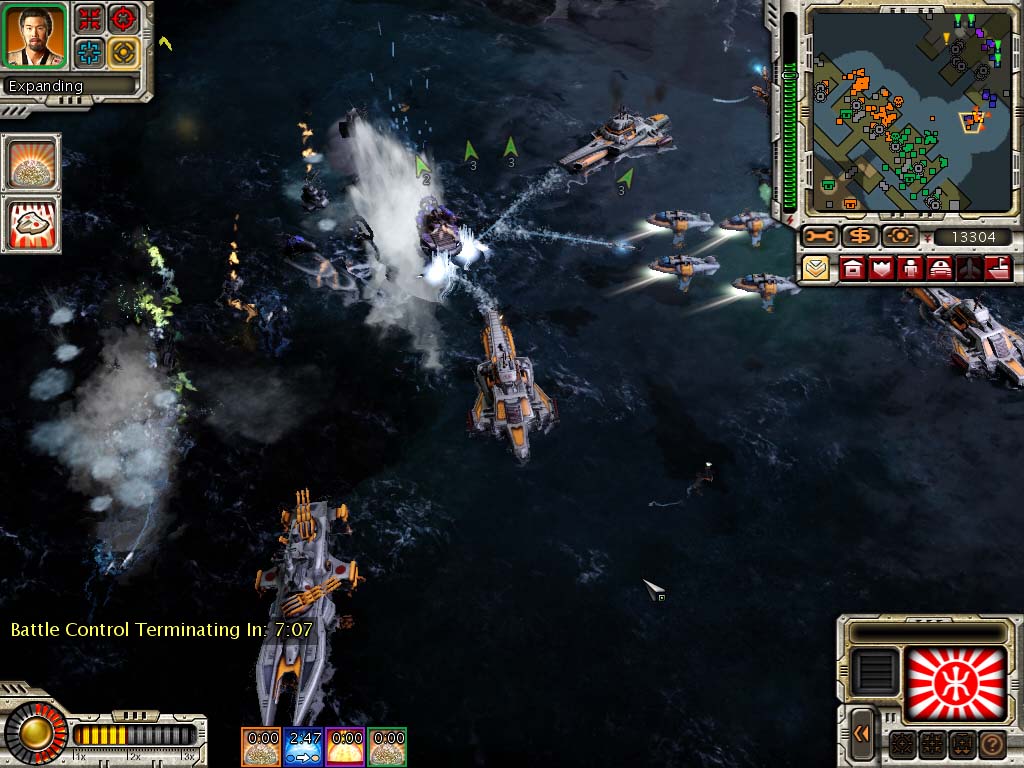Open the vehicles production tab
This screenshot has width=1024, height=768.
[940, 268]
